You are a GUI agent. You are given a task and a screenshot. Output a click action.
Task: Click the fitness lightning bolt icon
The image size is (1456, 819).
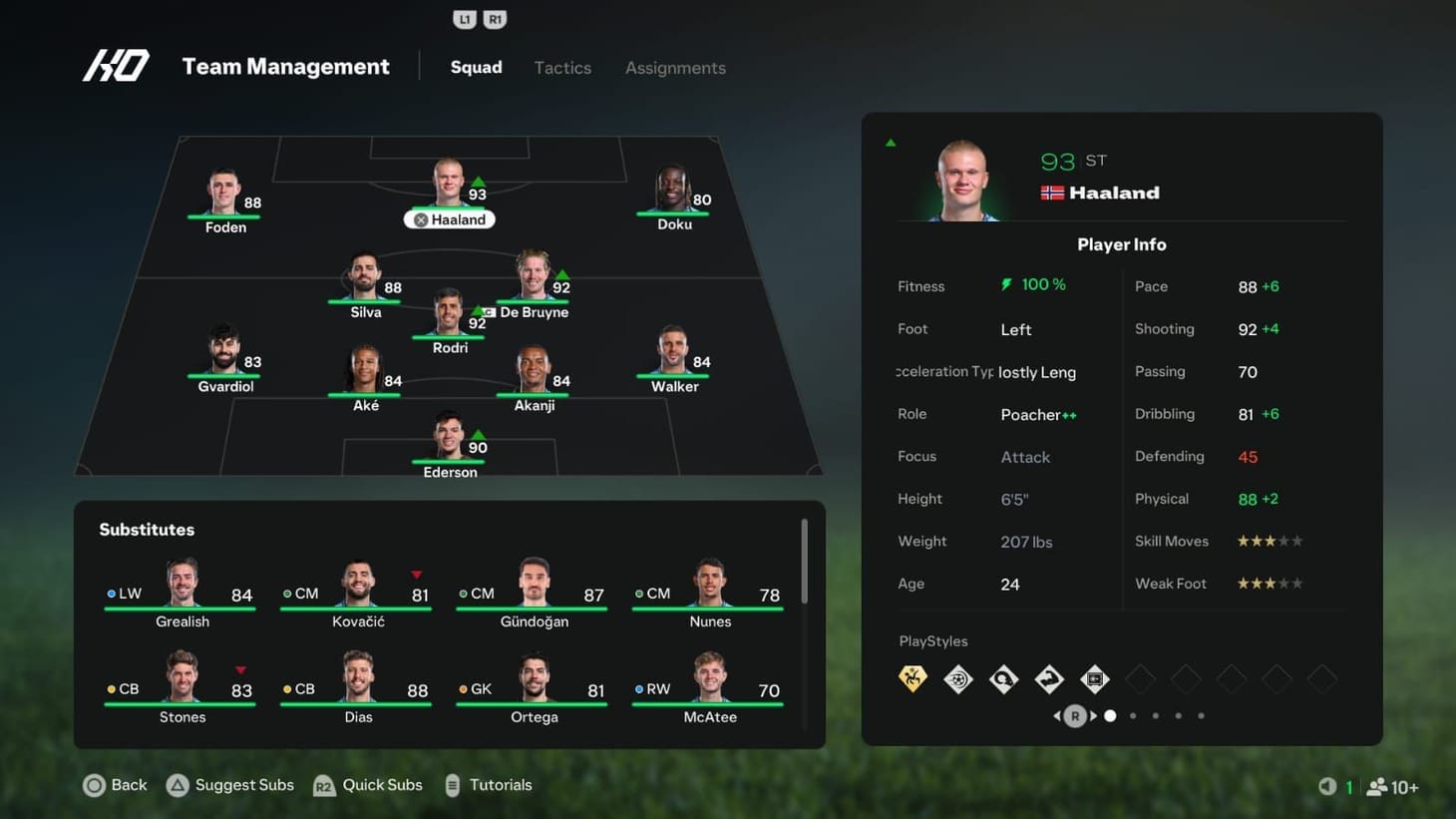[x=1004, y=284]
